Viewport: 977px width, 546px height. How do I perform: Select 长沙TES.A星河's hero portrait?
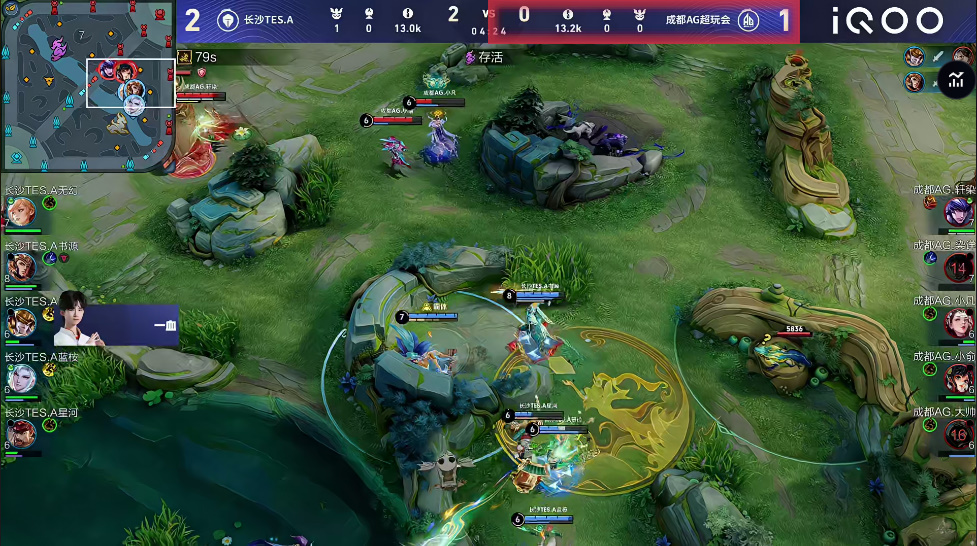click(21, 433)
